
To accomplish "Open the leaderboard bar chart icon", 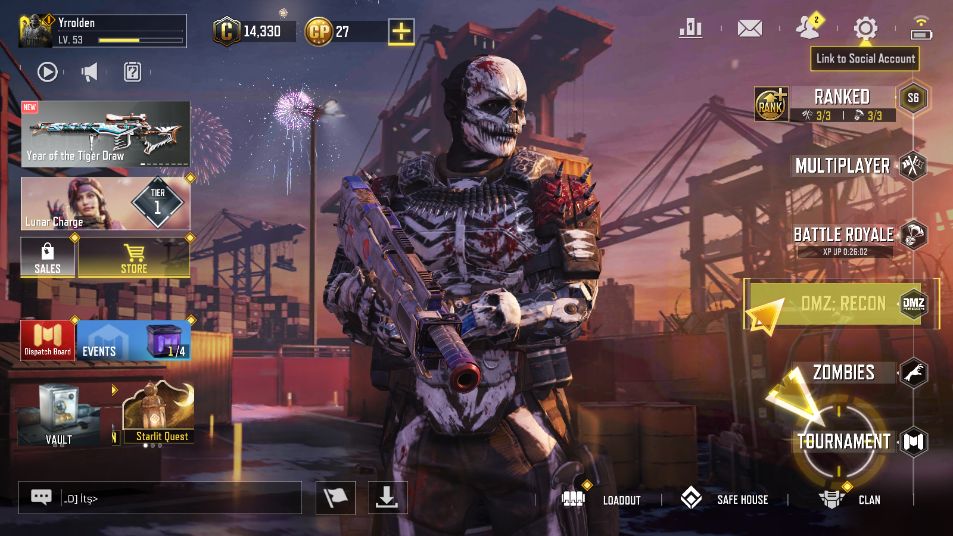I will (x=690, y=28).
